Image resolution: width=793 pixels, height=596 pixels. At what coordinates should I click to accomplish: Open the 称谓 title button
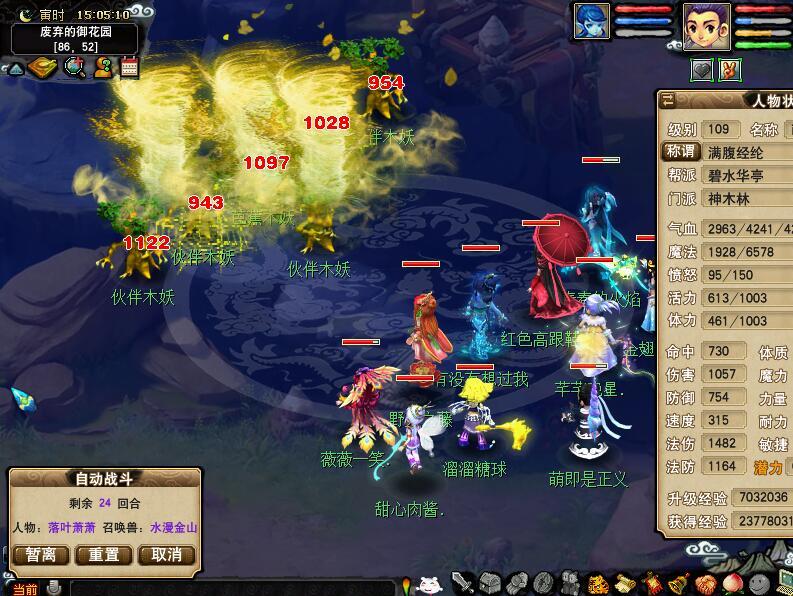(x=681, y=152)
